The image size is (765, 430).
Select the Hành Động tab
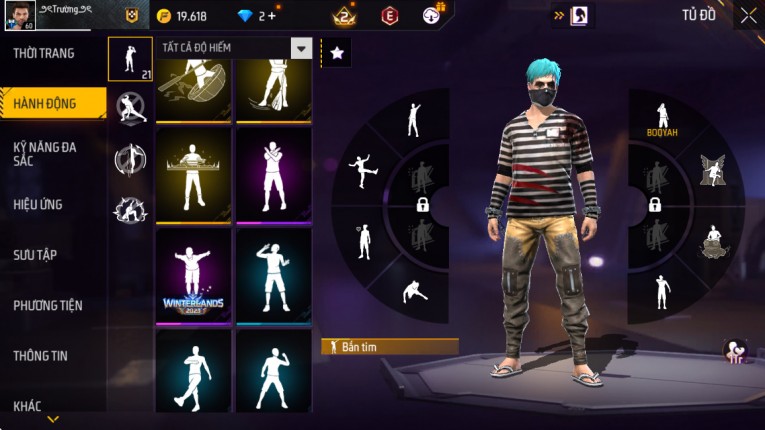point(46,103)
